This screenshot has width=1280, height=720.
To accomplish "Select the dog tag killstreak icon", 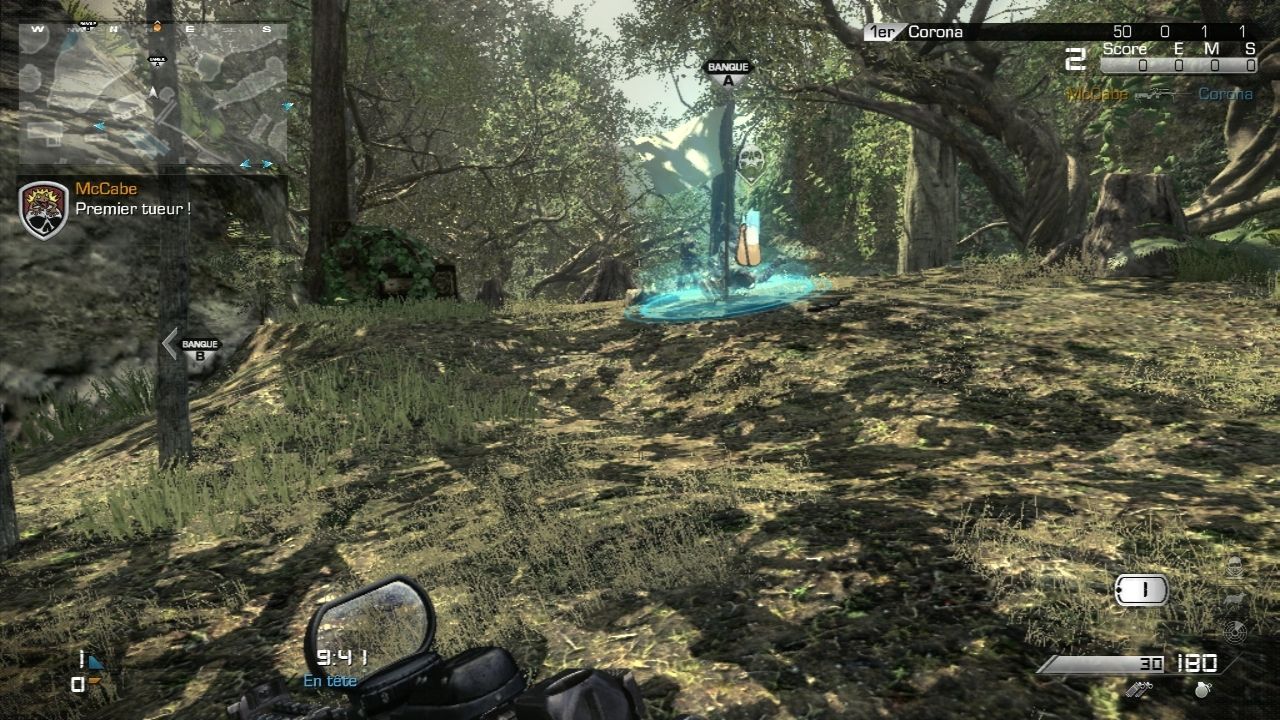I will point(1141,589).
